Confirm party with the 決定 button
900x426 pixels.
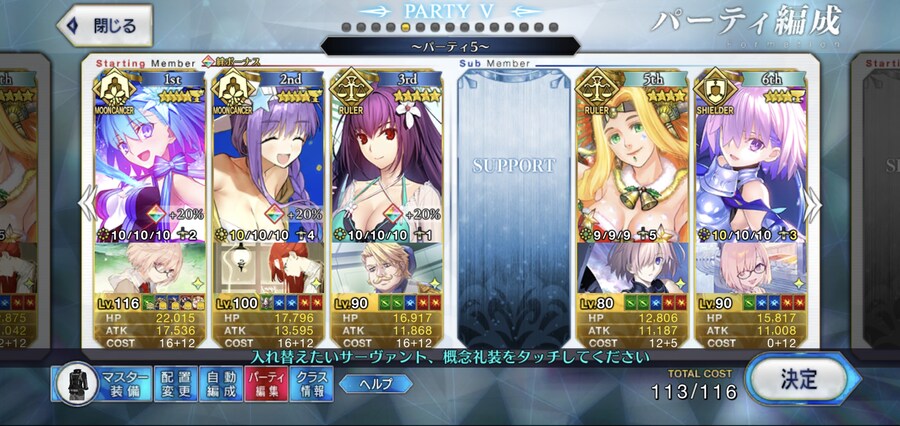(x=800, y=379)
